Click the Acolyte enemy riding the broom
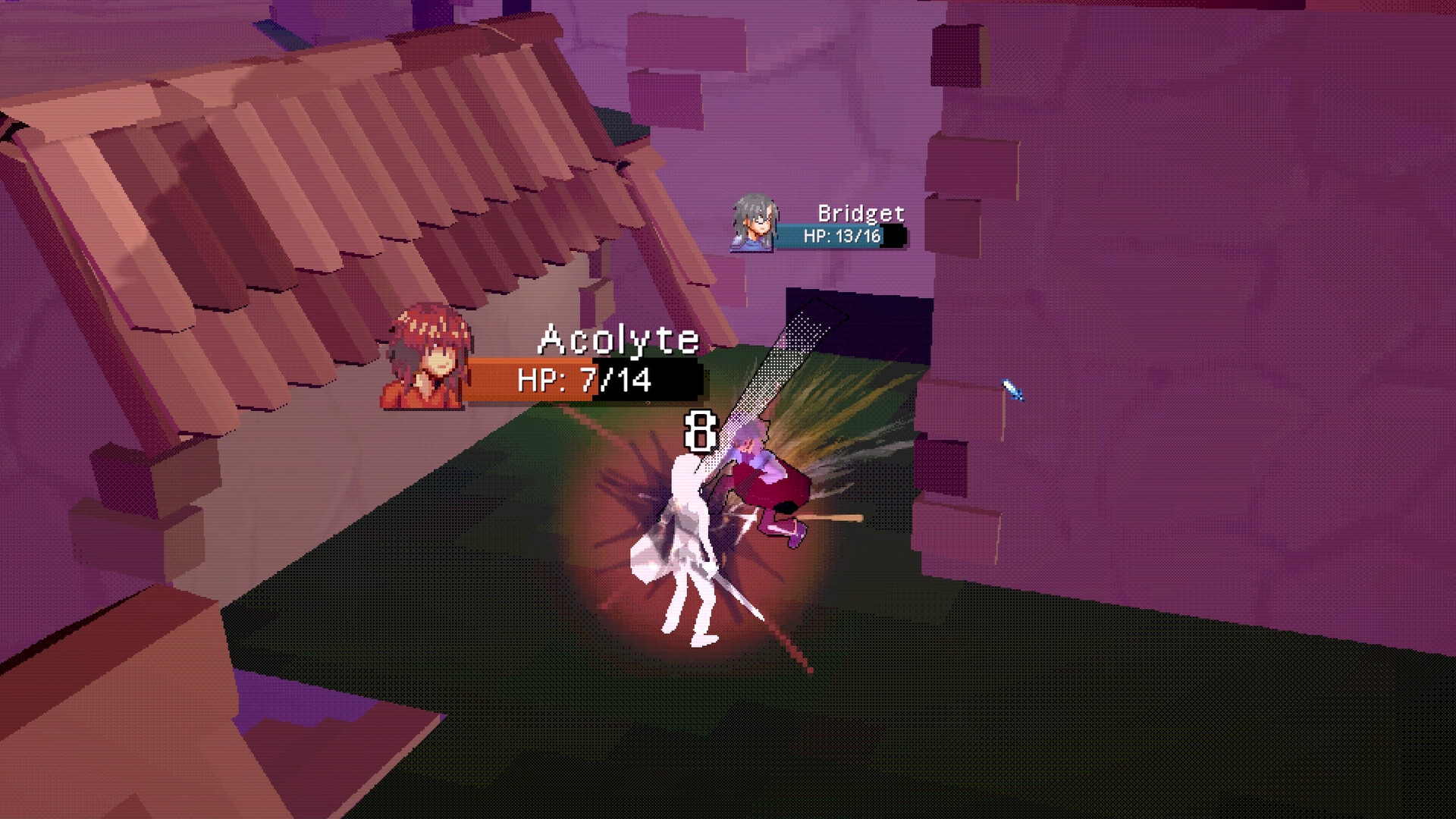 click(x=766, y=478)
